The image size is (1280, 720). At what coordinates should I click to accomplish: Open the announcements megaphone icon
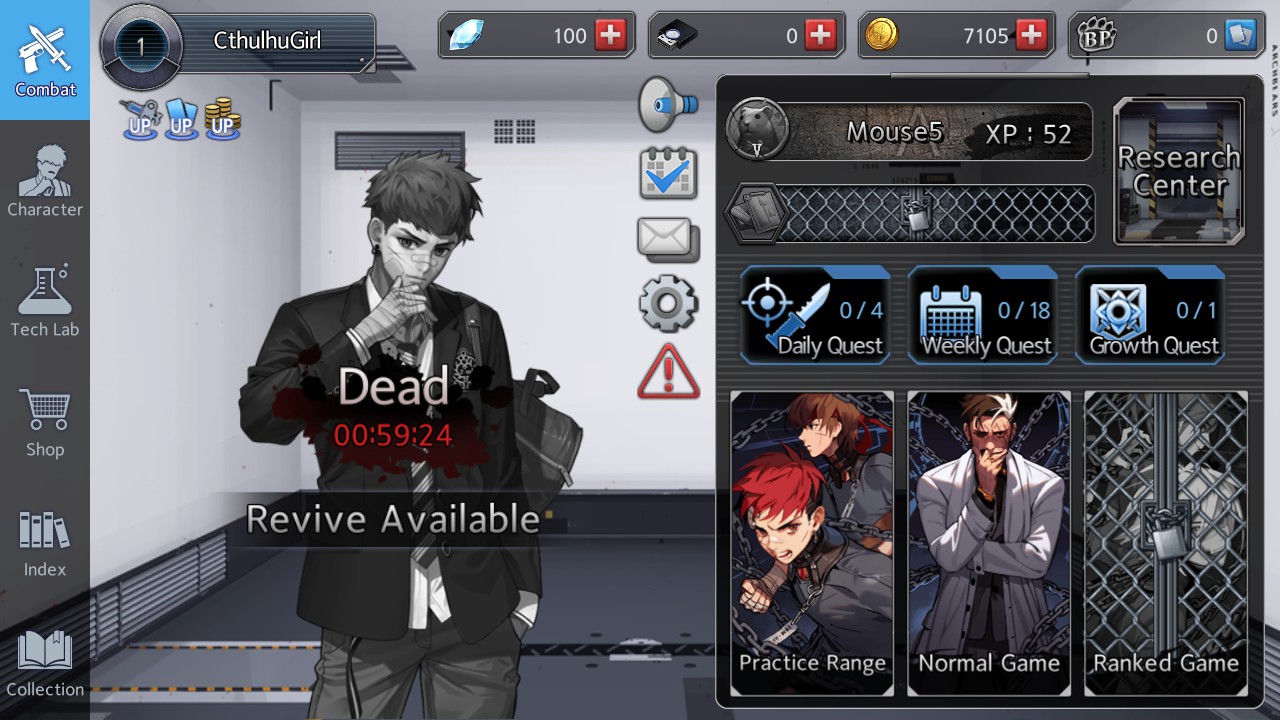pyautogui.click(x=668, y=103)
